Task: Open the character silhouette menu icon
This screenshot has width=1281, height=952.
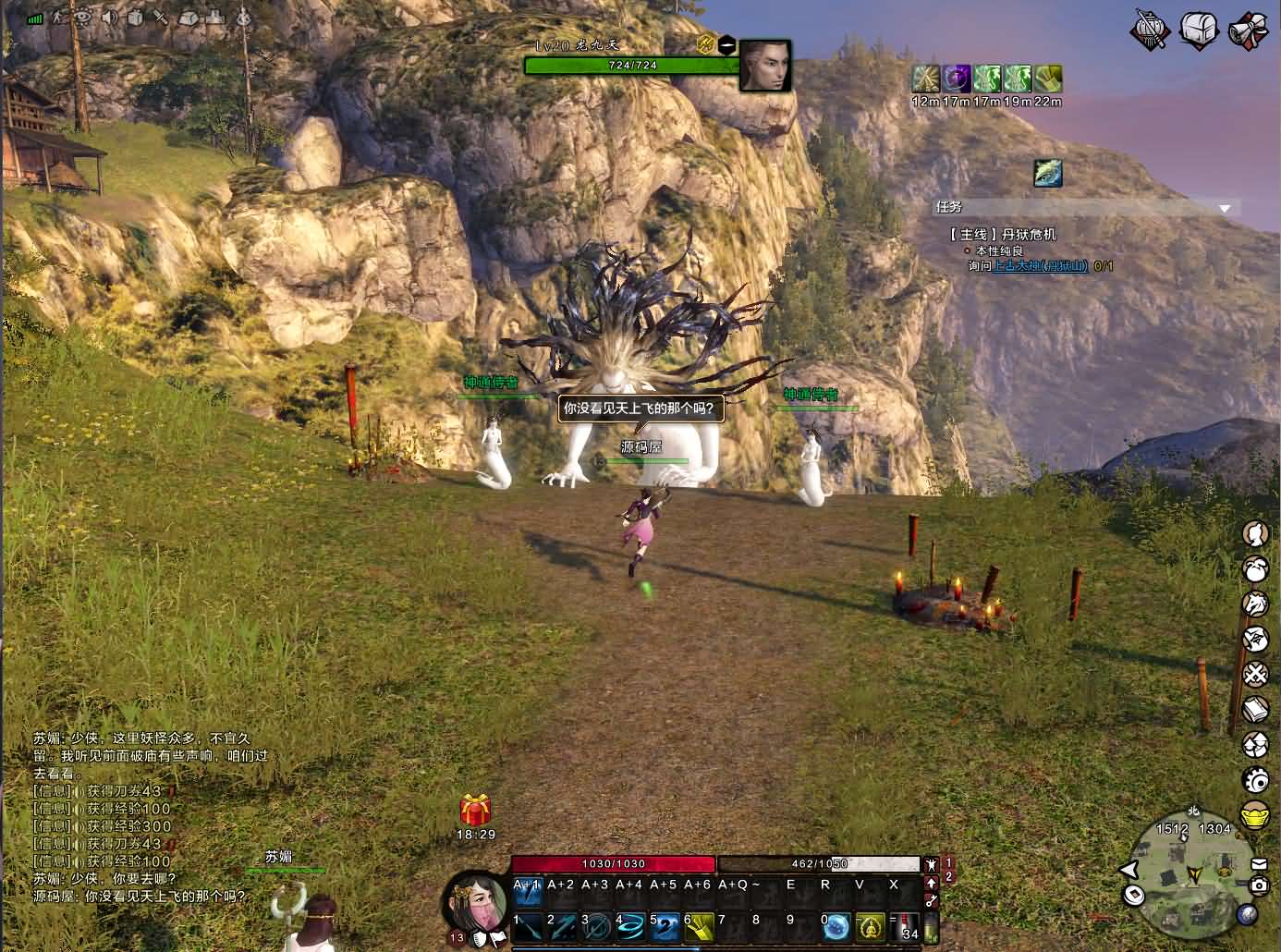Action: [x=1255, y=533]
